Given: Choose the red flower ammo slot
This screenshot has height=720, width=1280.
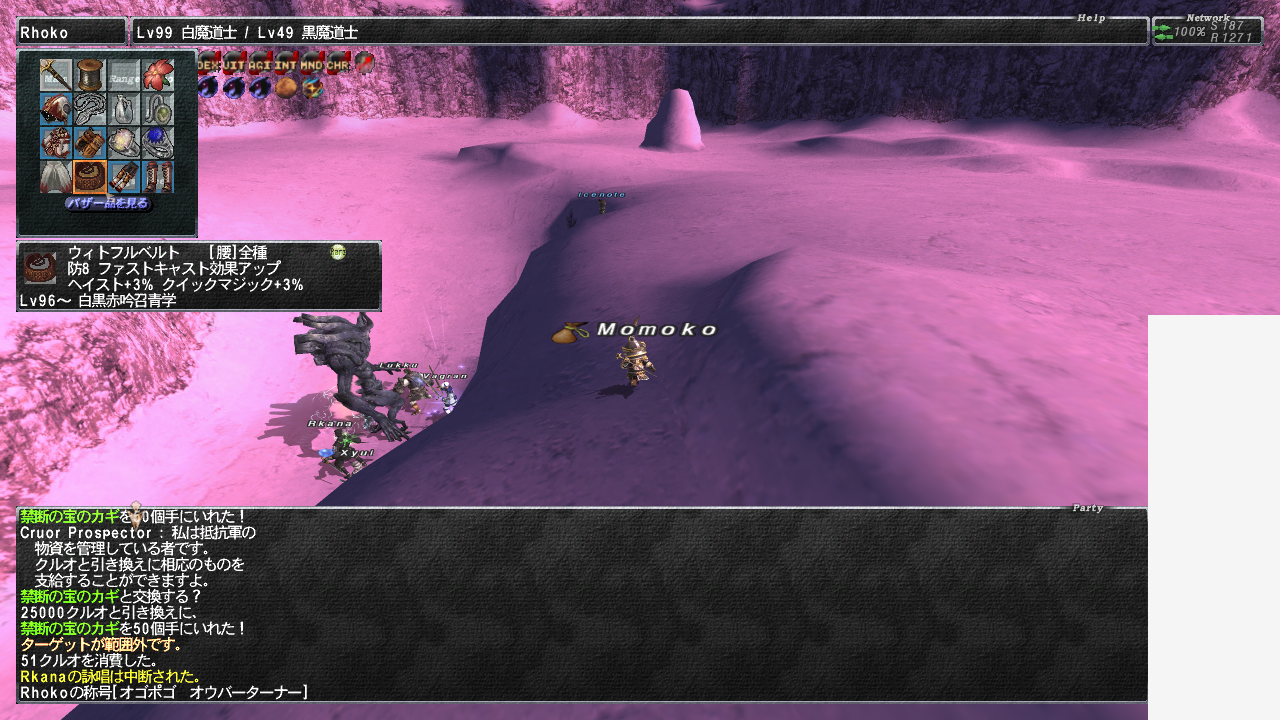Looking at the screenshot, I should tap(158, 76).
